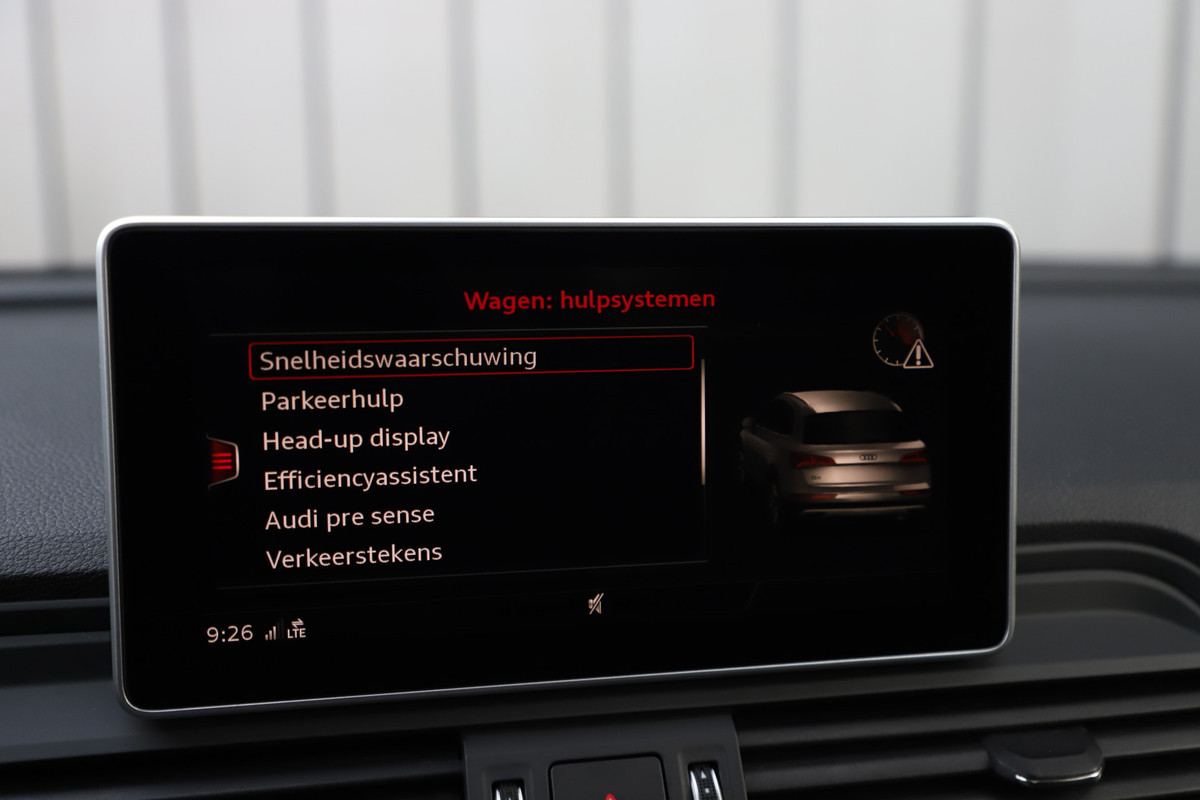Choose the Head-up display entry
Image resolution: width=1200 pixels, height=800 pixels.
click(x=356, y=439)
